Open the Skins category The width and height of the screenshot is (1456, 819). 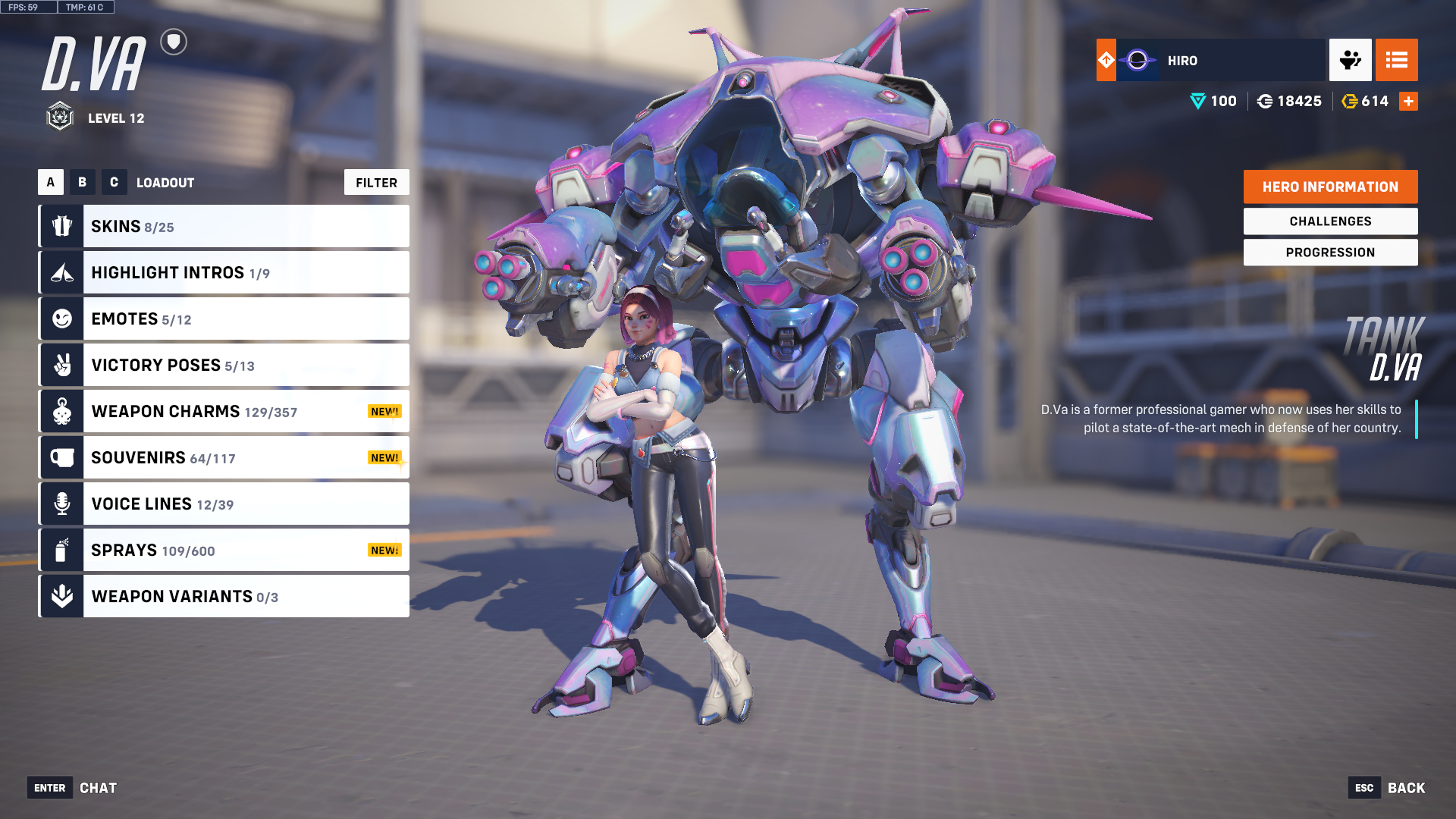pos(224,227)
